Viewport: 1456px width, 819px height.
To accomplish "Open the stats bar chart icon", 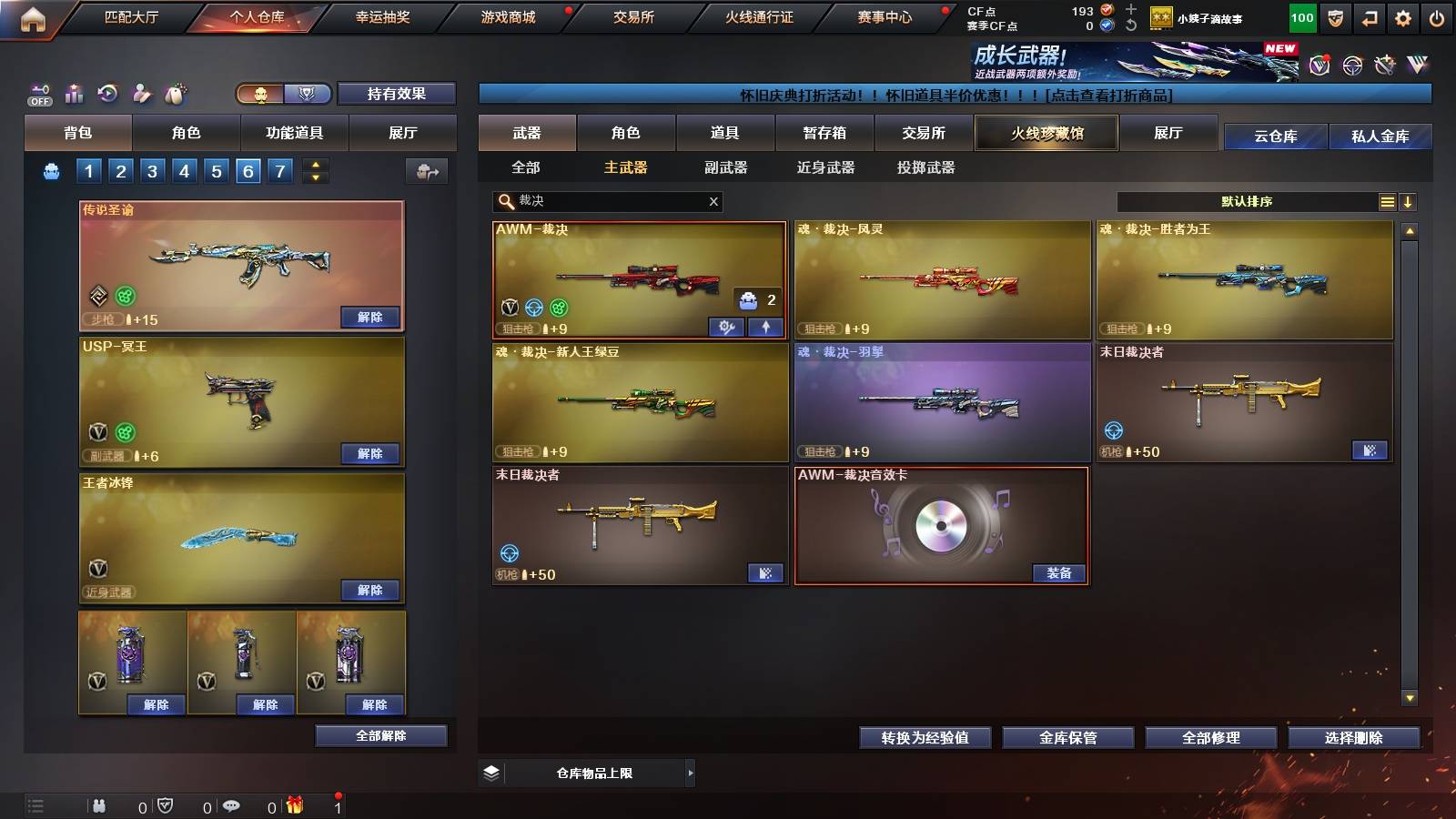I will [x=73, y=91].
